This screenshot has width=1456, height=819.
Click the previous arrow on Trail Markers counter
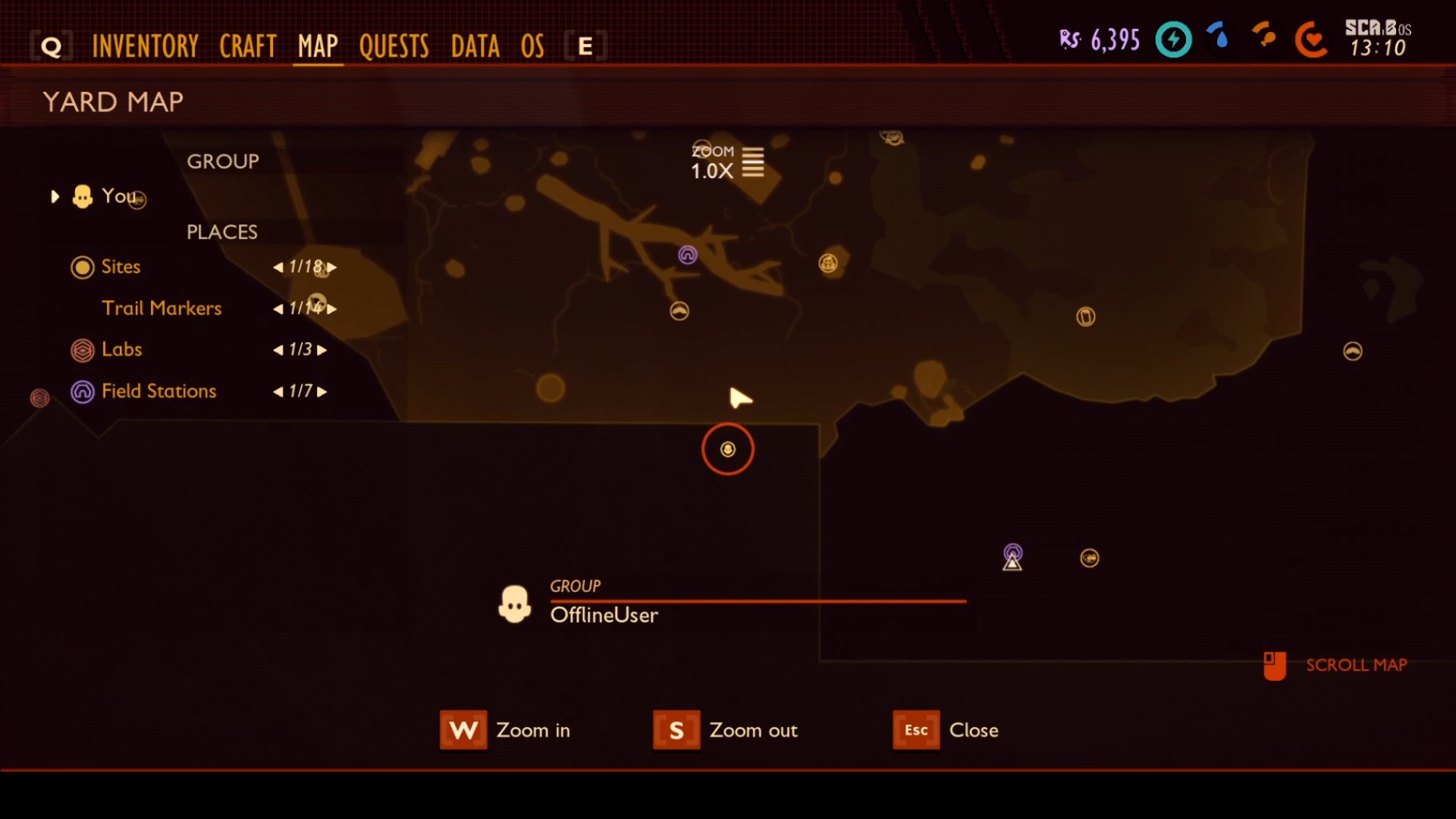click(x=278, y=309)
